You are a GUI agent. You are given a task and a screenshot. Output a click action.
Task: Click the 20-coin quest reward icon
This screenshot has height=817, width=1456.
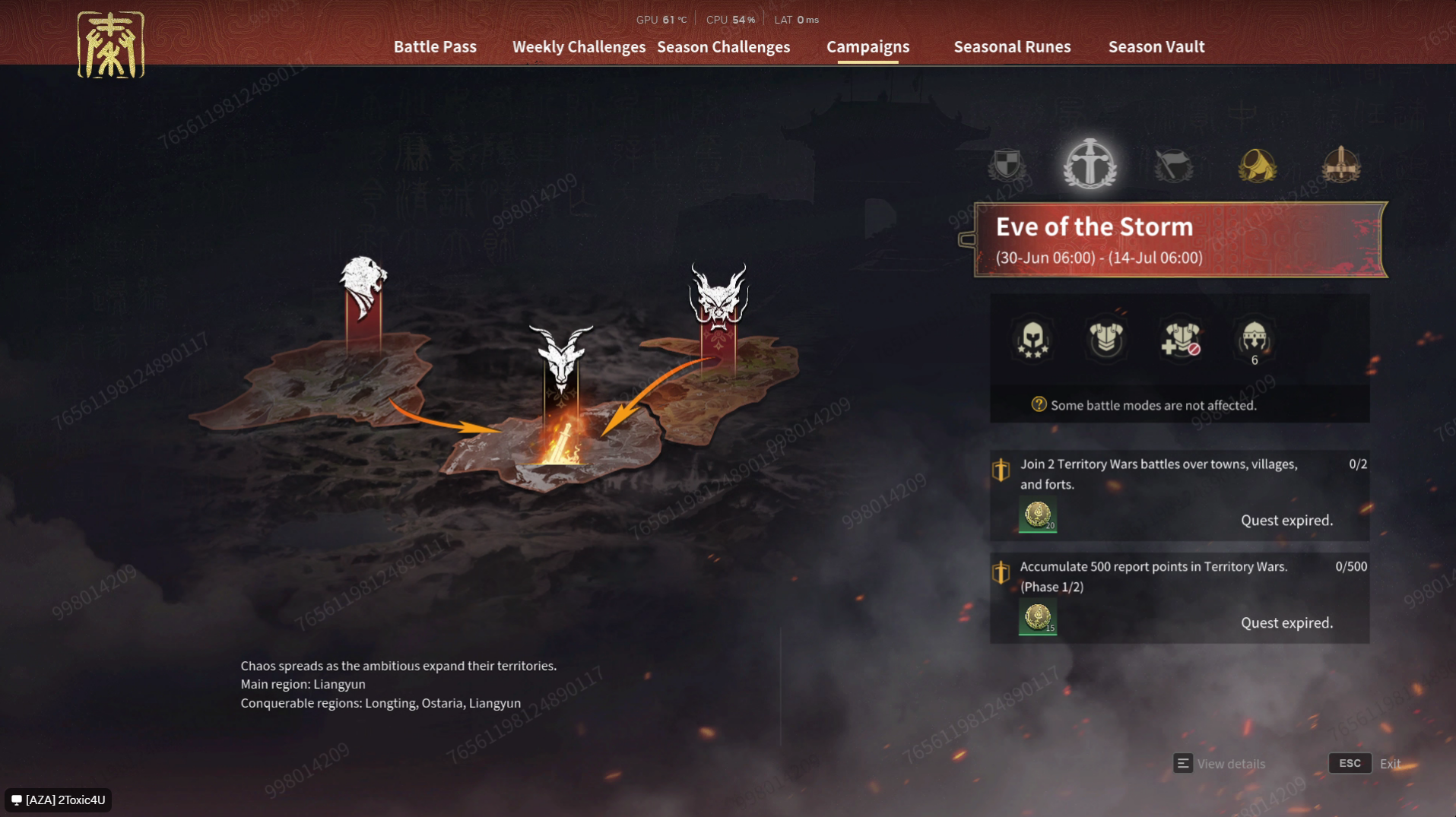(x=1037, y=515)
